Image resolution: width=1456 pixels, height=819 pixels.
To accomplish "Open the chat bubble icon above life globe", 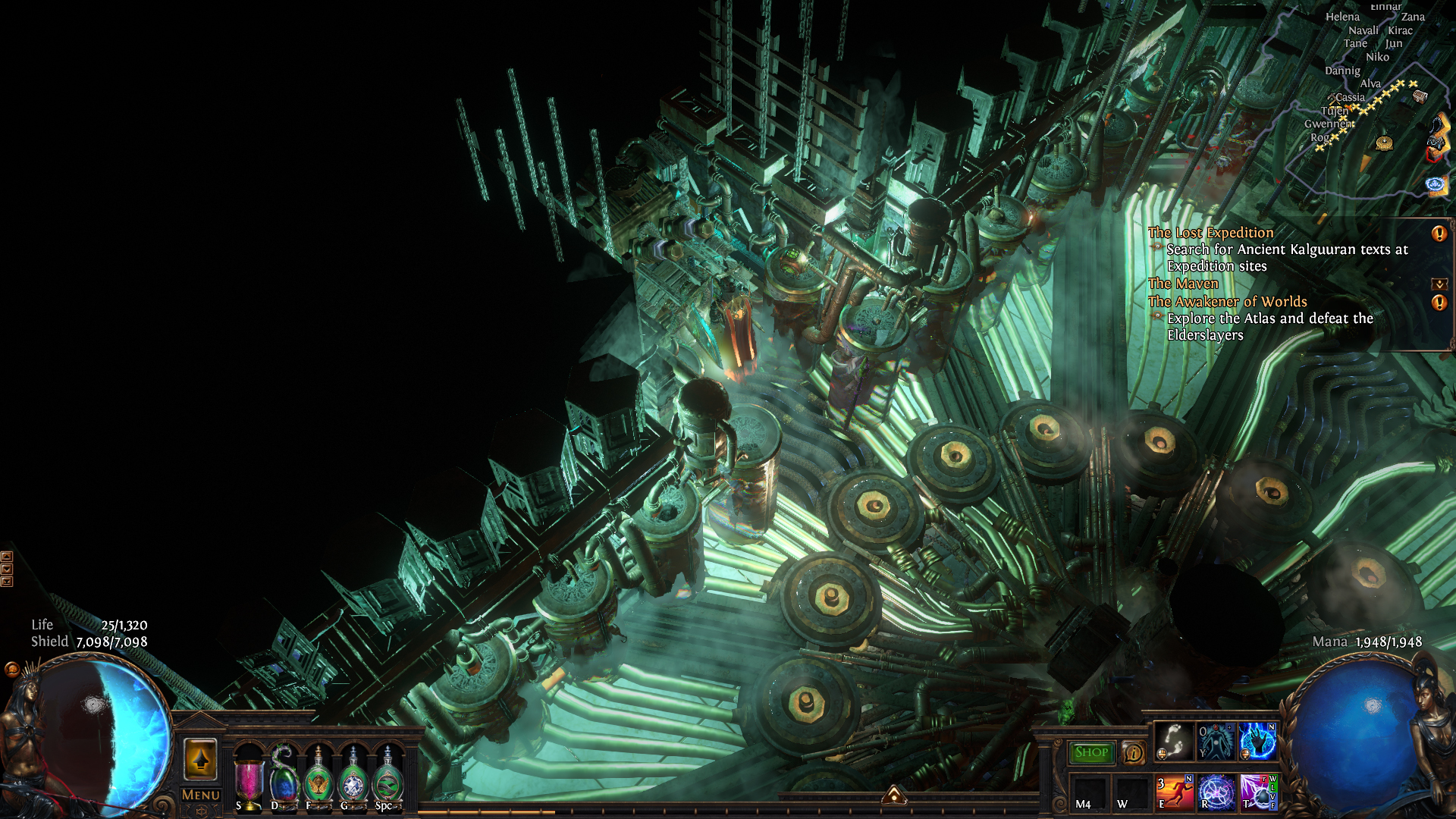I will coord(11,669).
